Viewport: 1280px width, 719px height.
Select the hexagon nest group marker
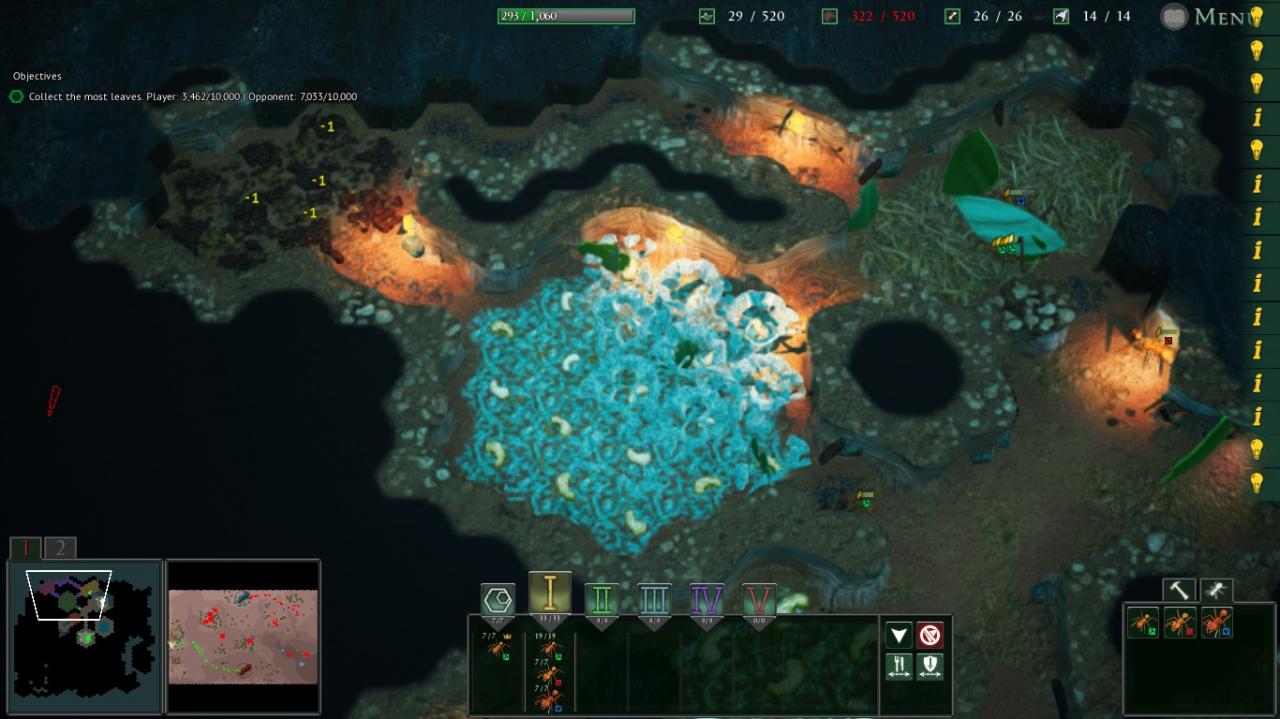[498, 601]
